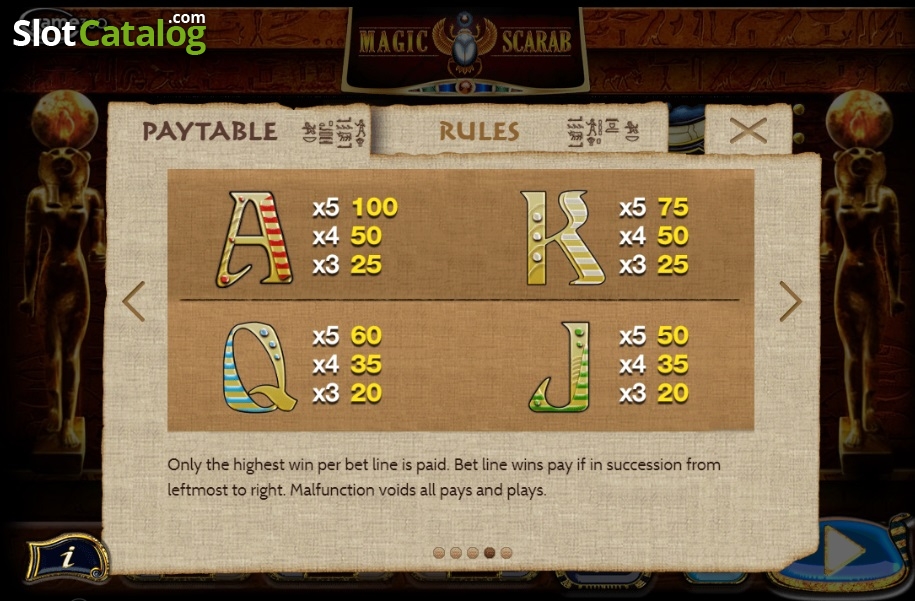Close the paytable window
The width and height of the screenshot is (915, 601).
point(747,130)
